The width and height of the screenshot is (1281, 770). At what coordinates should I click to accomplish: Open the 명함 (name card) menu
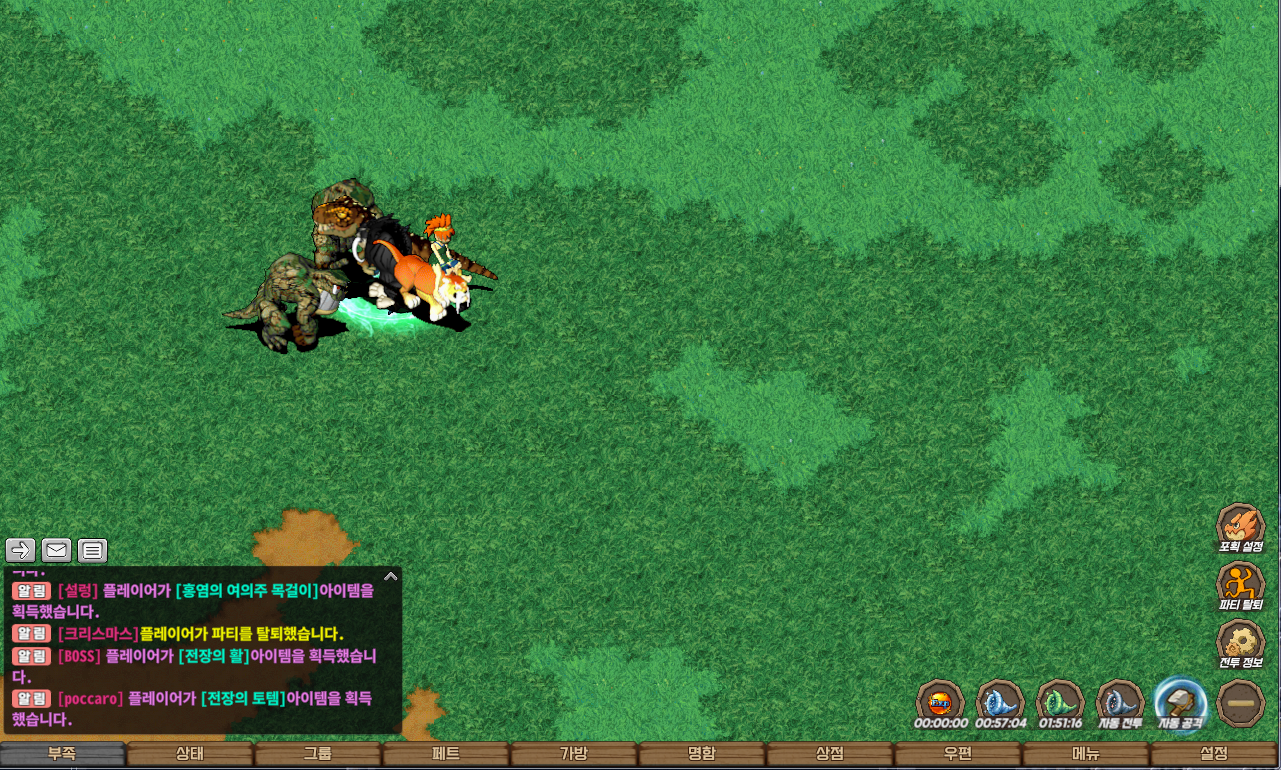tap(702, 754)
